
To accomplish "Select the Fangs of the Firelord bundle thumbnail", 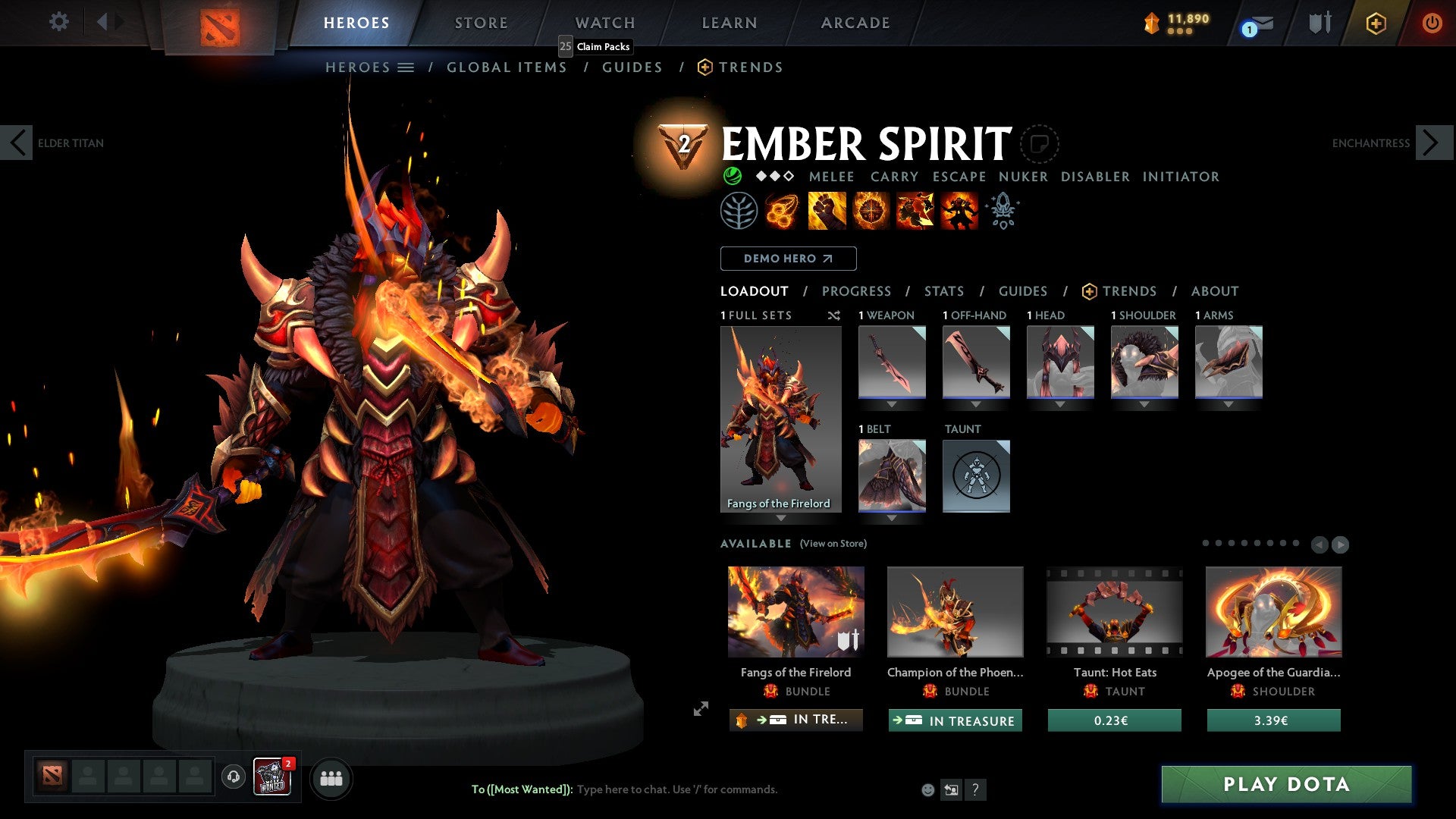I will 795,611.
